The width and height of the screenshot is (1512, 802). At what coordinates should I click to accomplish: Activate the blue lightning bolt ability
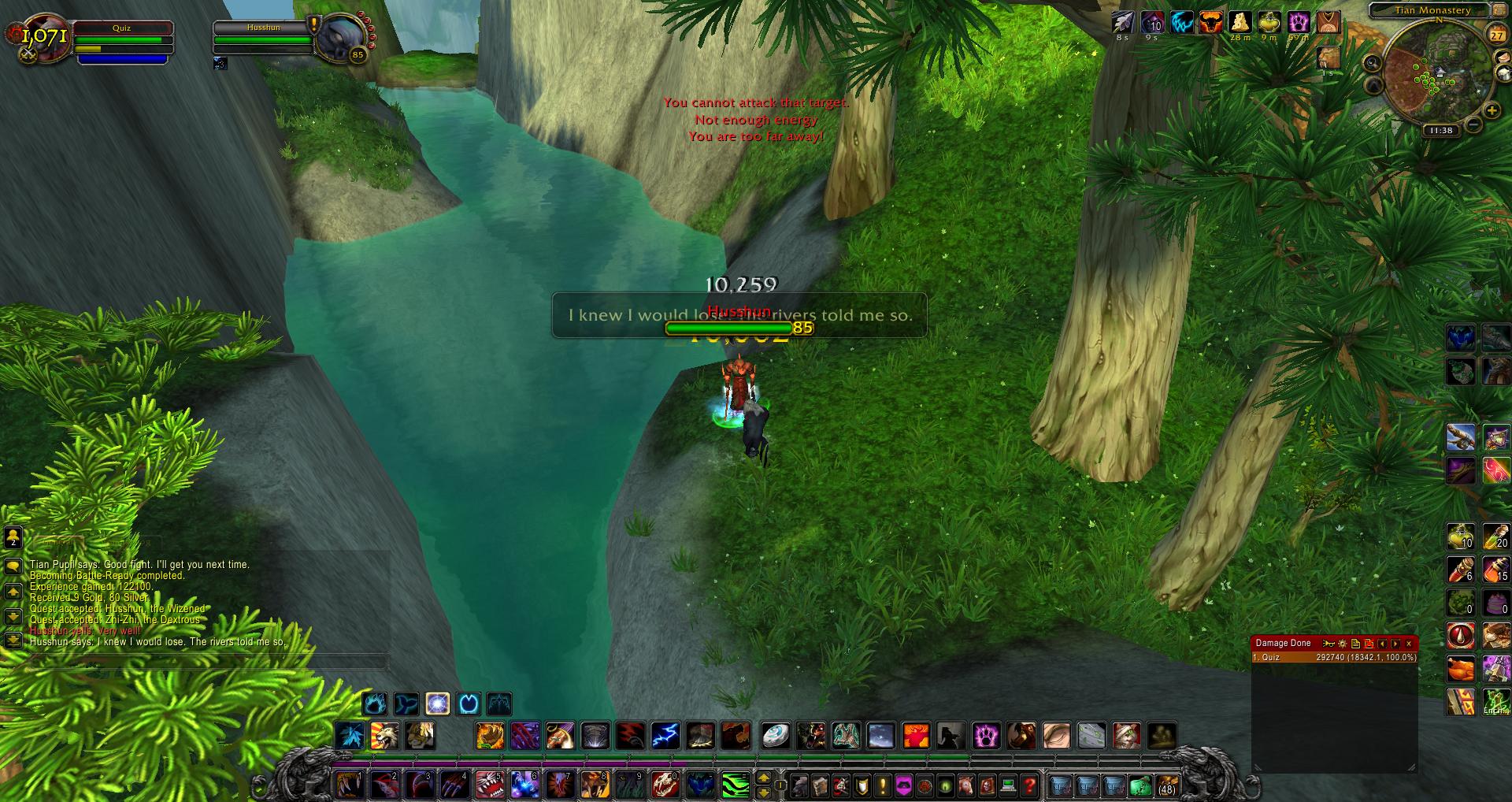(x=665, y=736)
